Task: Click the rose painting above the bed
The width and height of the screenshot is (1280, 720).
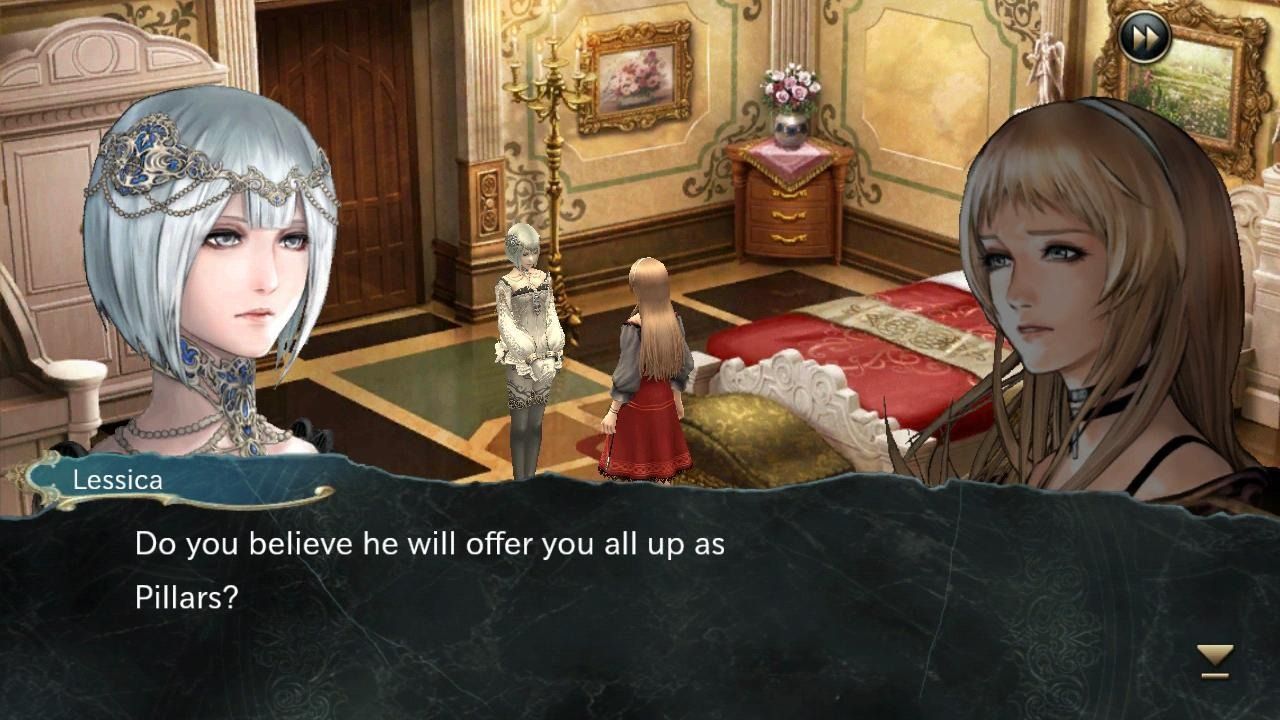Action: coord(636,80)
